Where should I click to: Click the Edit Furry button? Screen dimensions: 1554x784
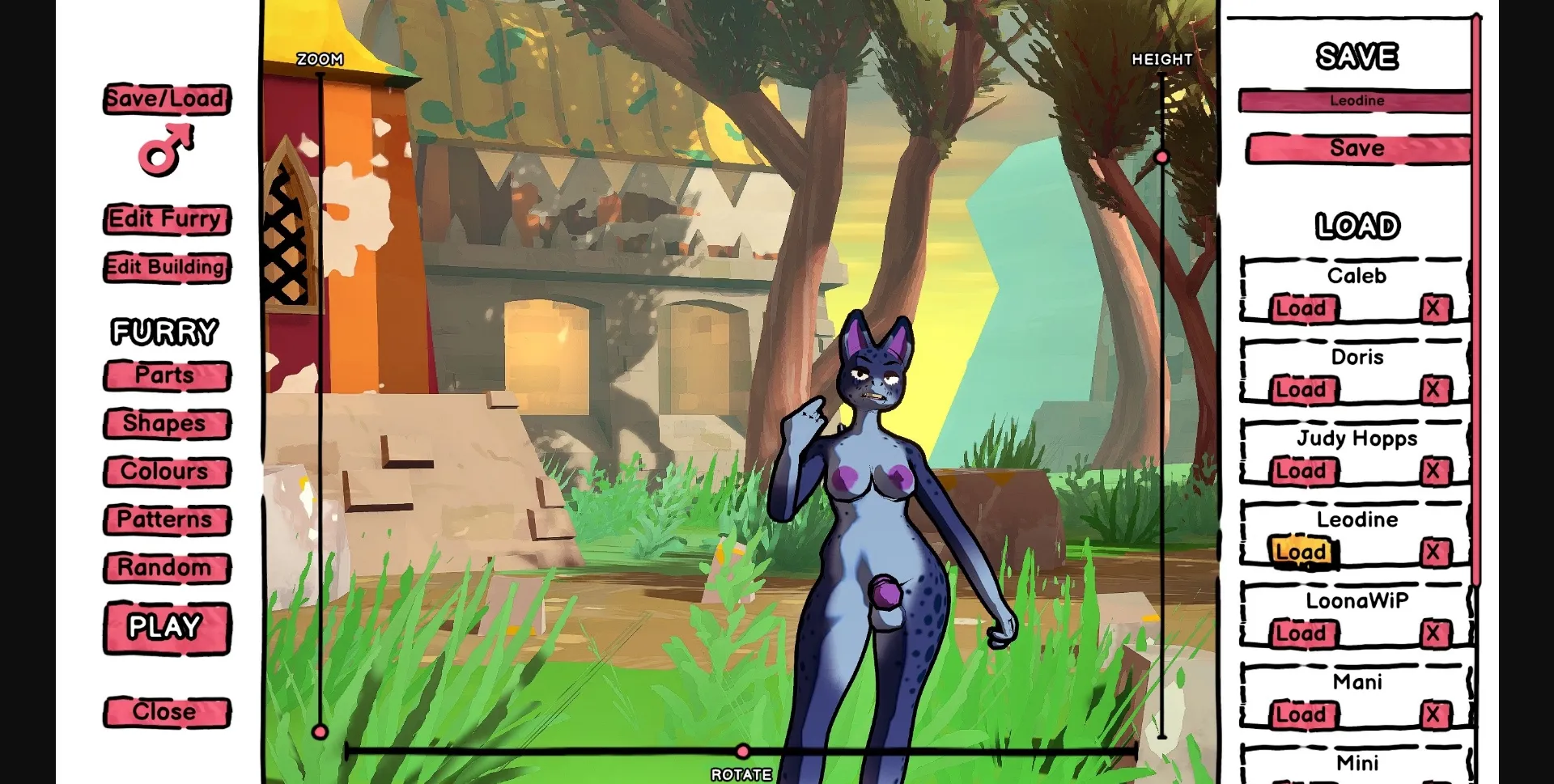(x=165, y=218)
